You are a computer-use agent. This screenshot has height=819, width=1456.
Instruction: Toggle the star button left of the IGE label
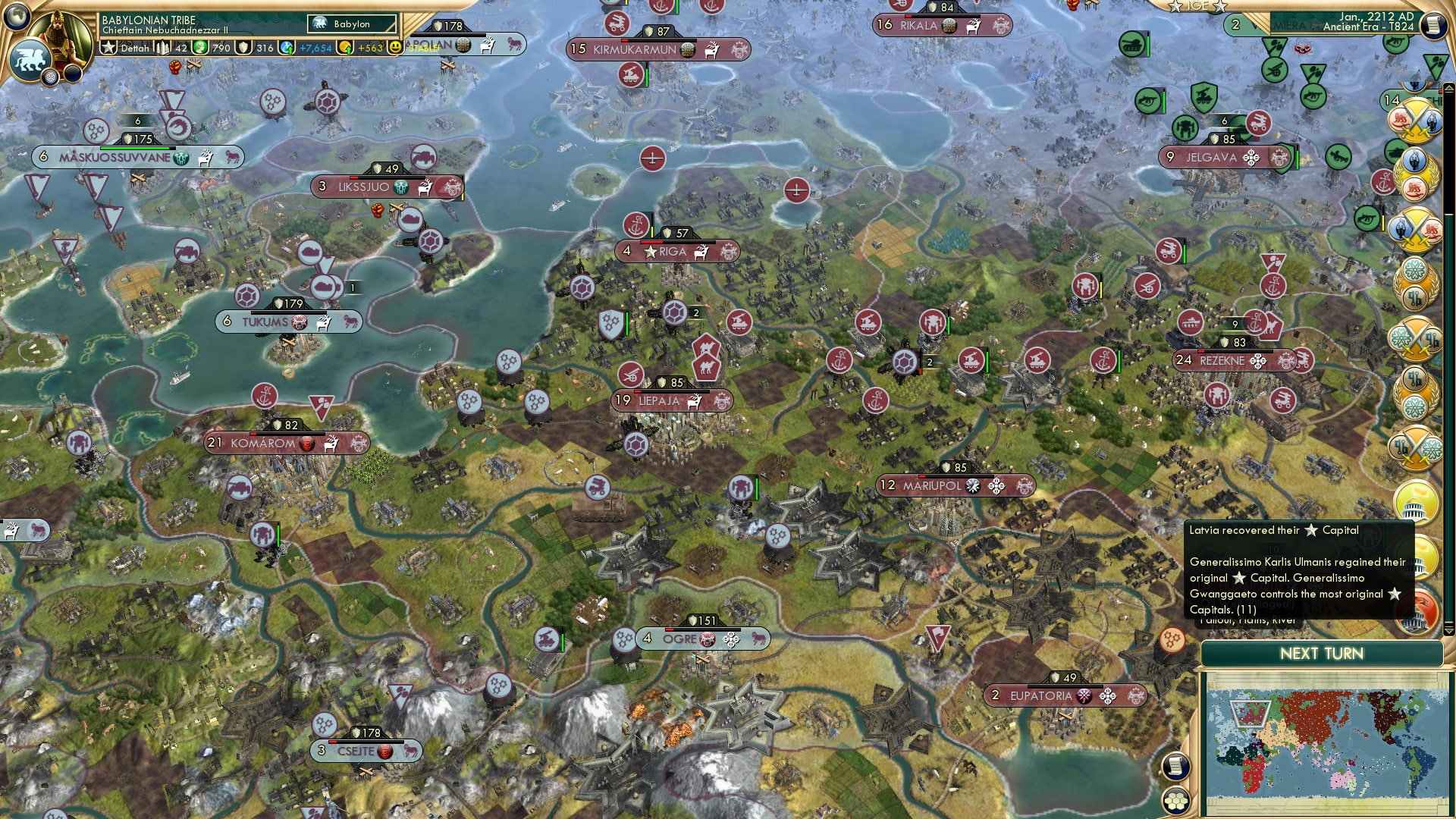[1176, 6]
